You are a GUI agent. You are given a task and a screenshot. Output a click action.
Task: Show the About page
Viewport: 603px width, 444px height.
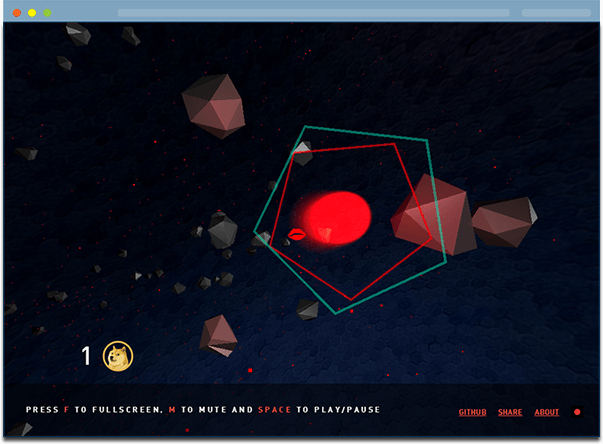click(x=547, y=412)
